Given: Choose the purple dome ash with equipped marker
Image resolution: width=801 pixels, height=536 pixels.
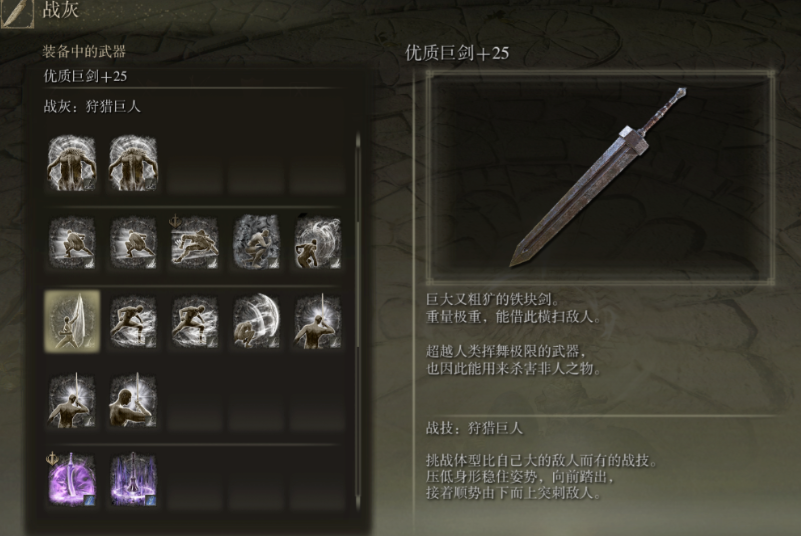Looking at the screenshot, I should [72, 479].
